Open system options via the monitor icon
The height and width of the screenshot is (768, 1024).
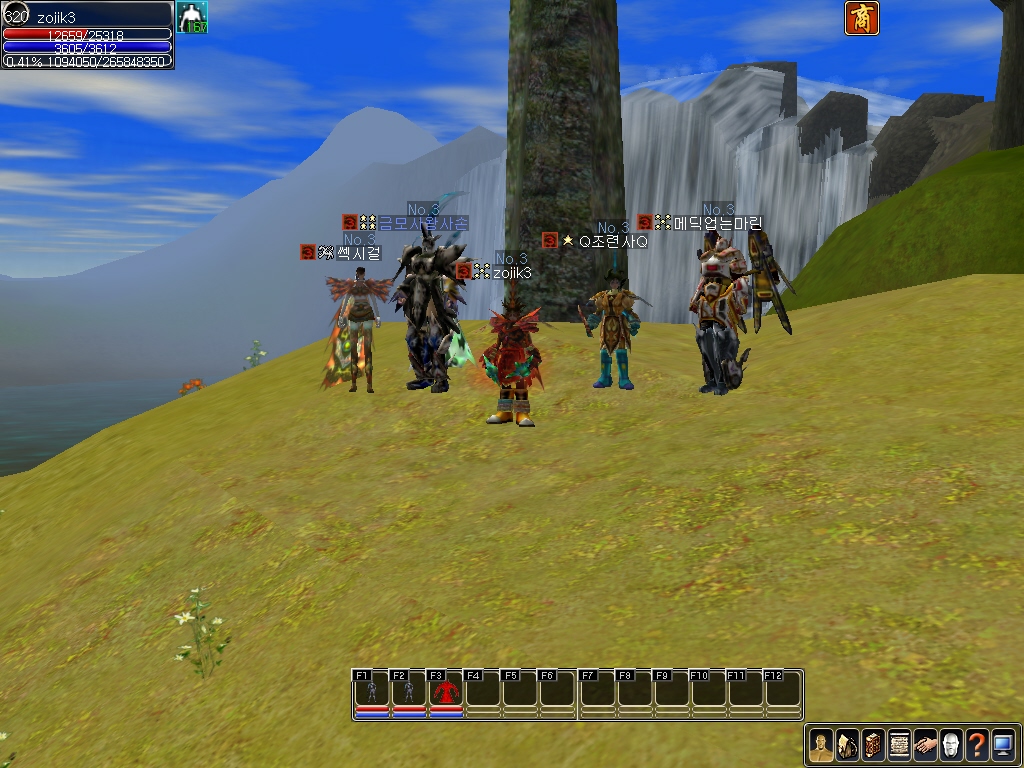point(1003,745)
